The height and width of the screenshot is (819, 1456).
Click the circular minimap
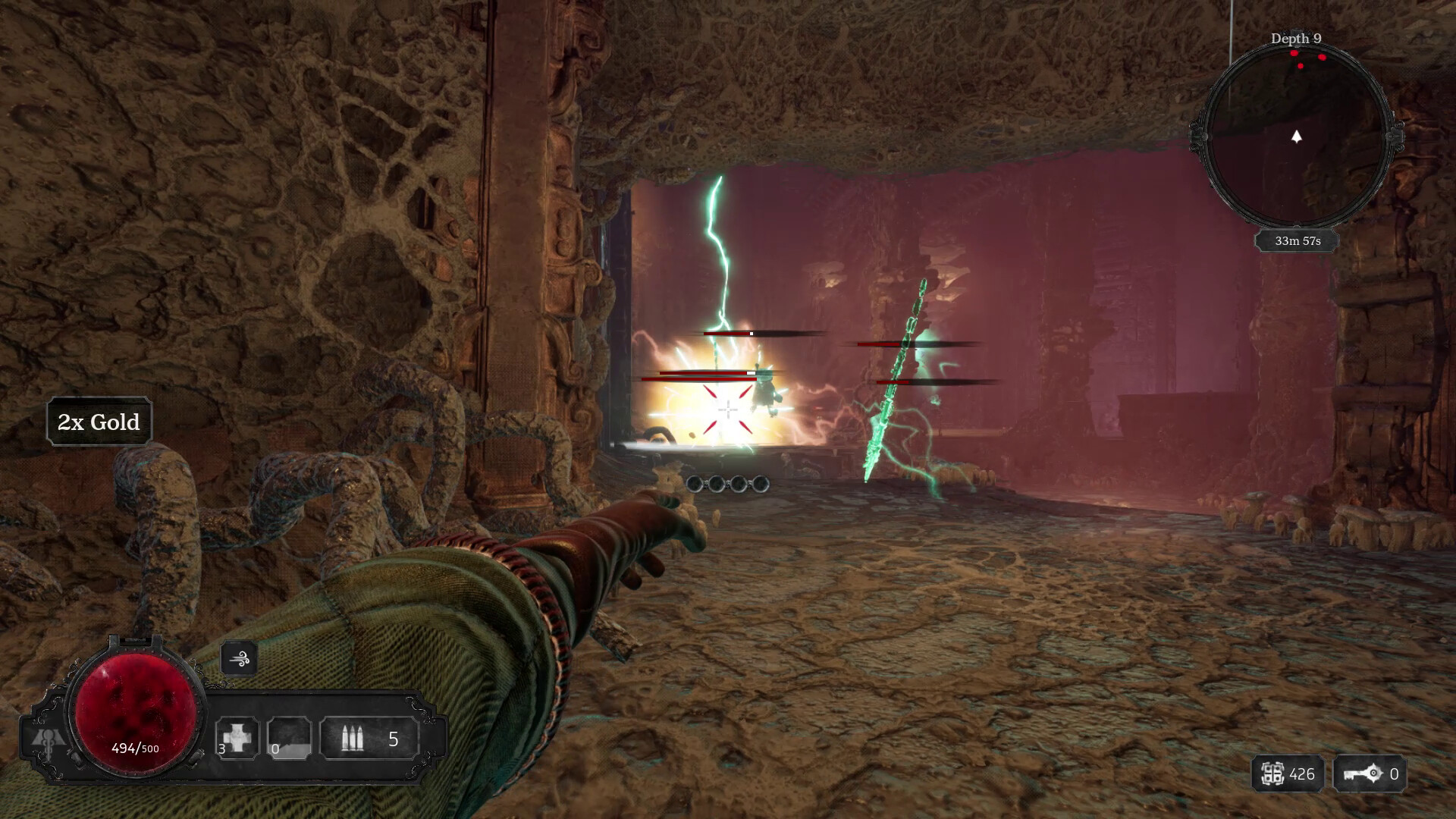point(1296,137)
